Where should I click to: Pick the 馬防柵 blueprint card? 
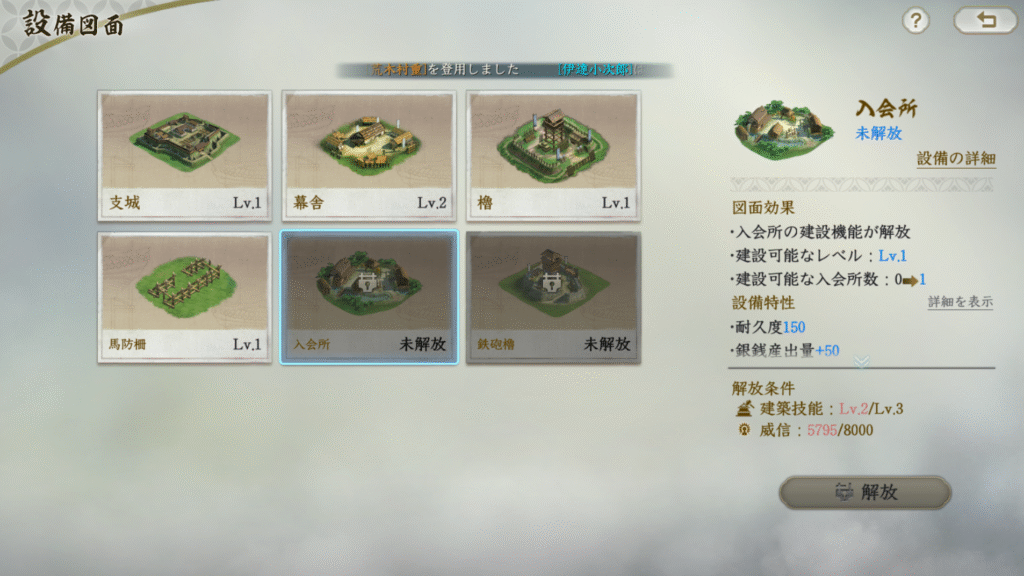[x=184, y=297]
